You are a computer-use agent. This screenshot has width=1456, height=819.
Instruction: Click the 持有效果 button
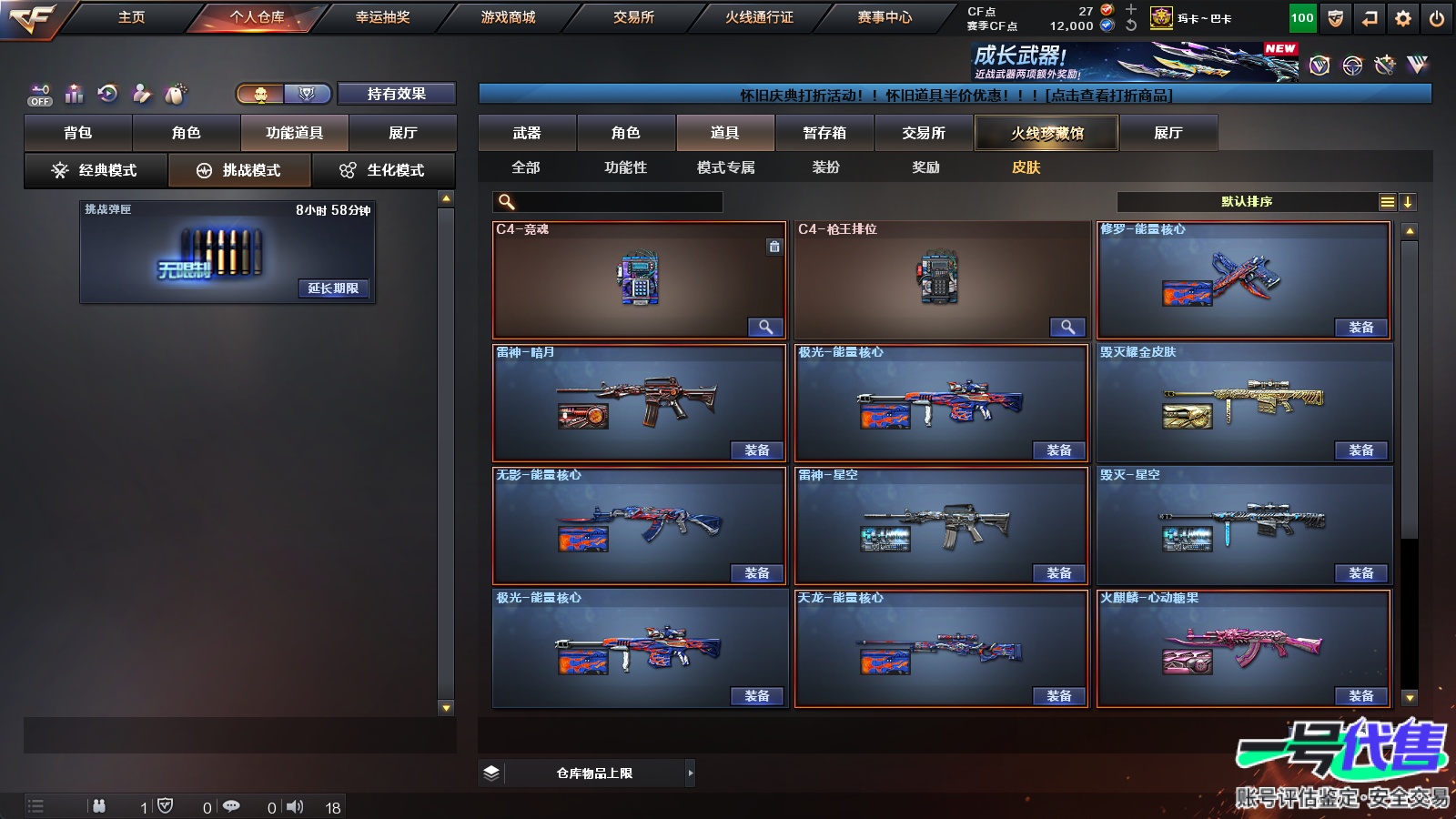point(396,94)
